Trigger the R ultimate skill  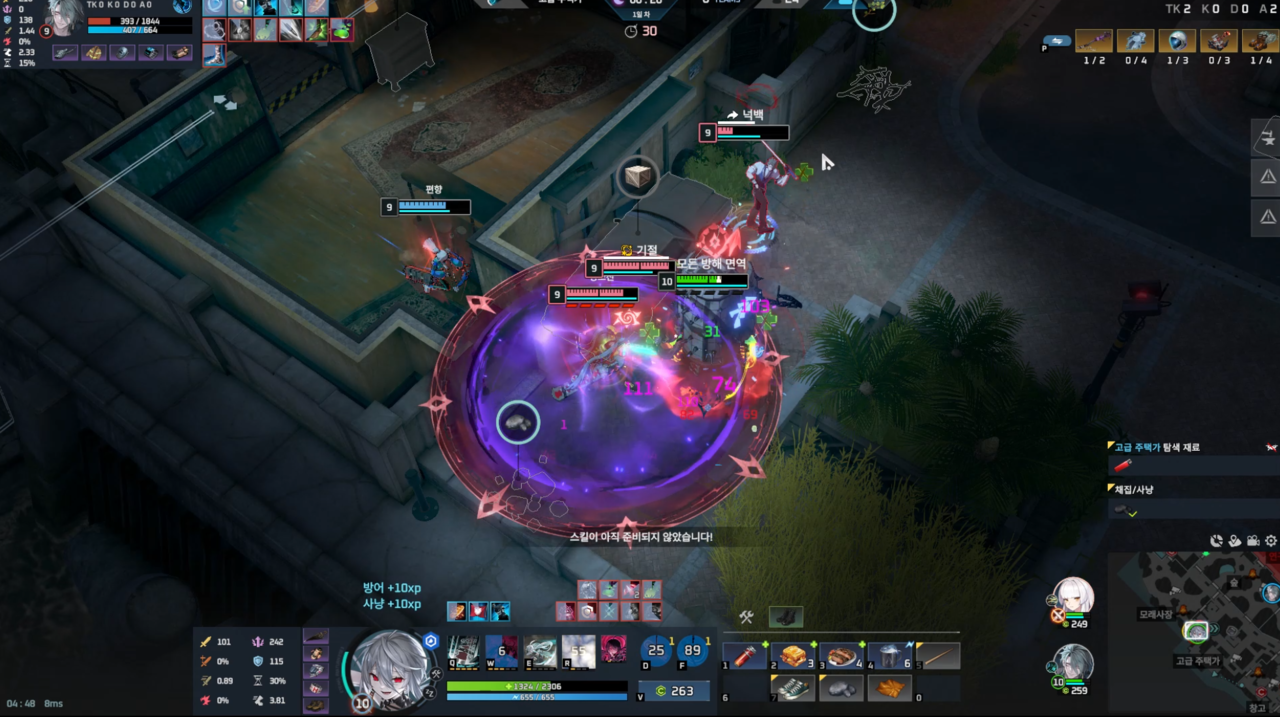[x=578, y=652]
